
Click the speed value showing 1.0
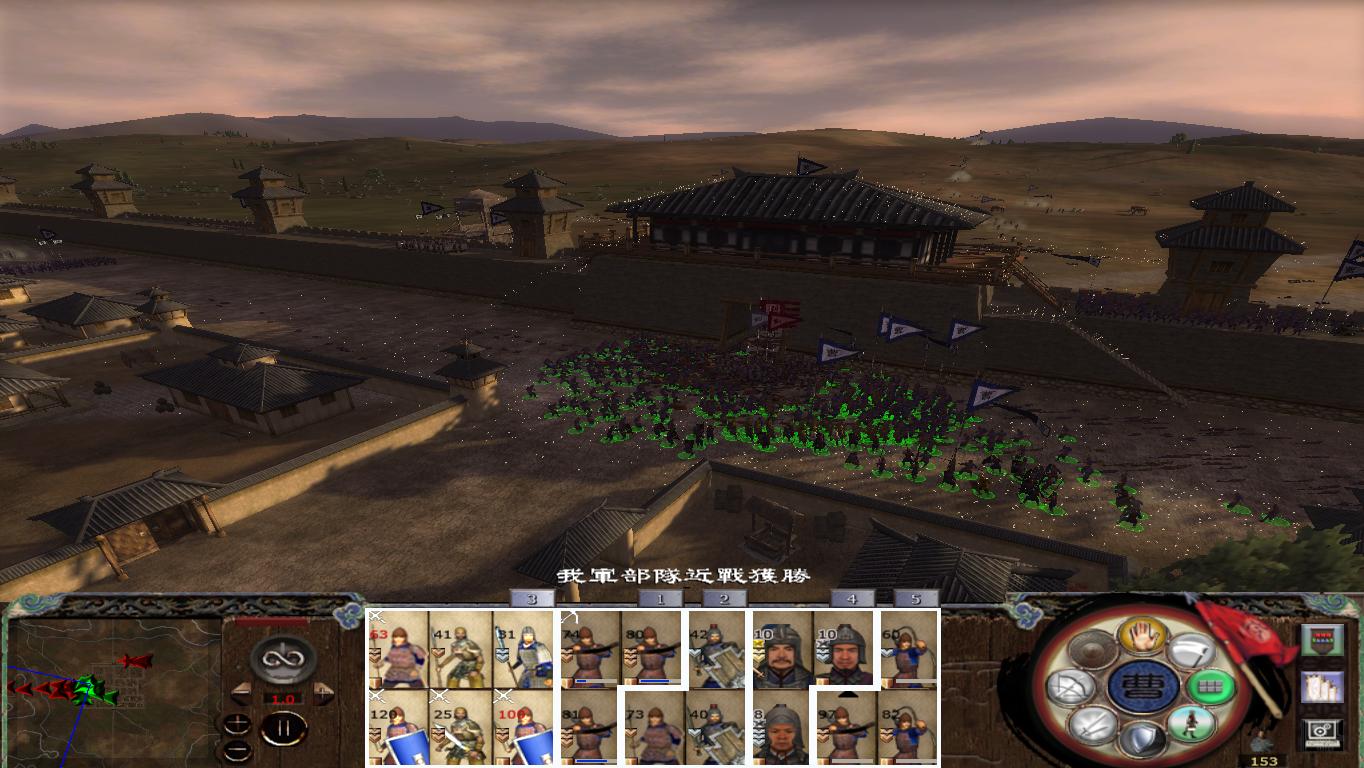pos(285,698)
